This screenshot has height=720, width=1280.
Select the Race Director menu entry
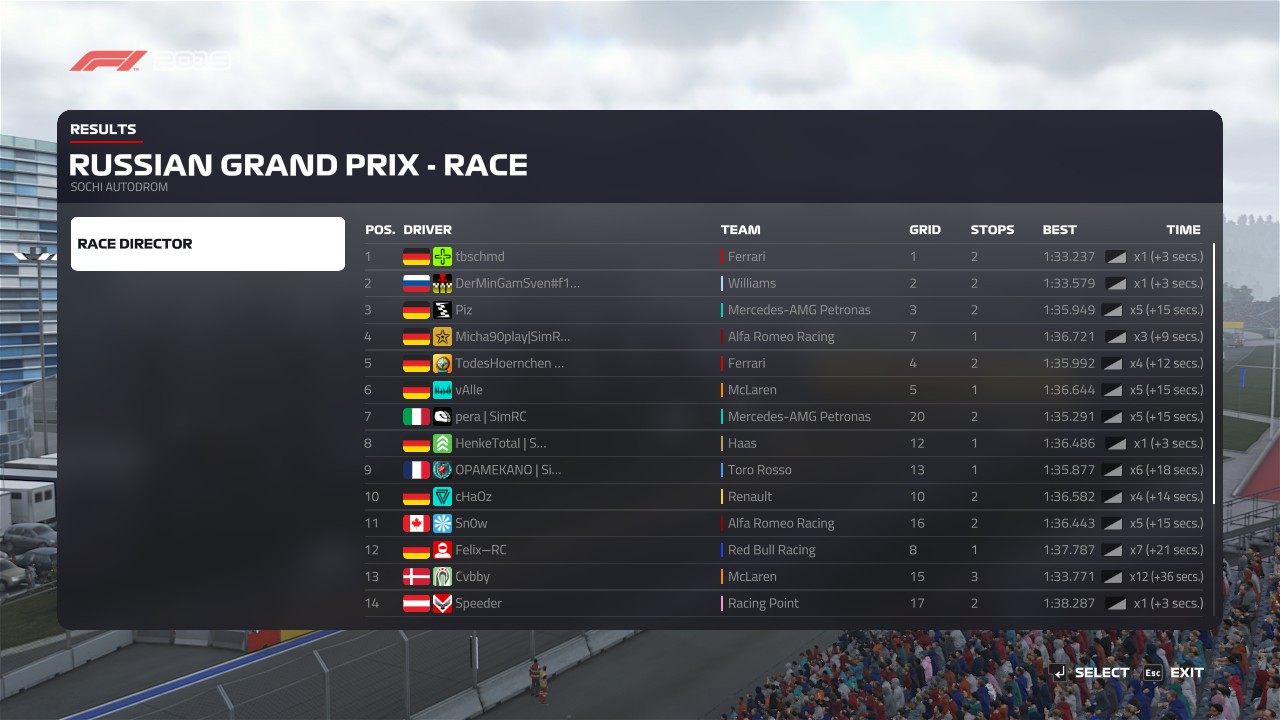point(207,244)
